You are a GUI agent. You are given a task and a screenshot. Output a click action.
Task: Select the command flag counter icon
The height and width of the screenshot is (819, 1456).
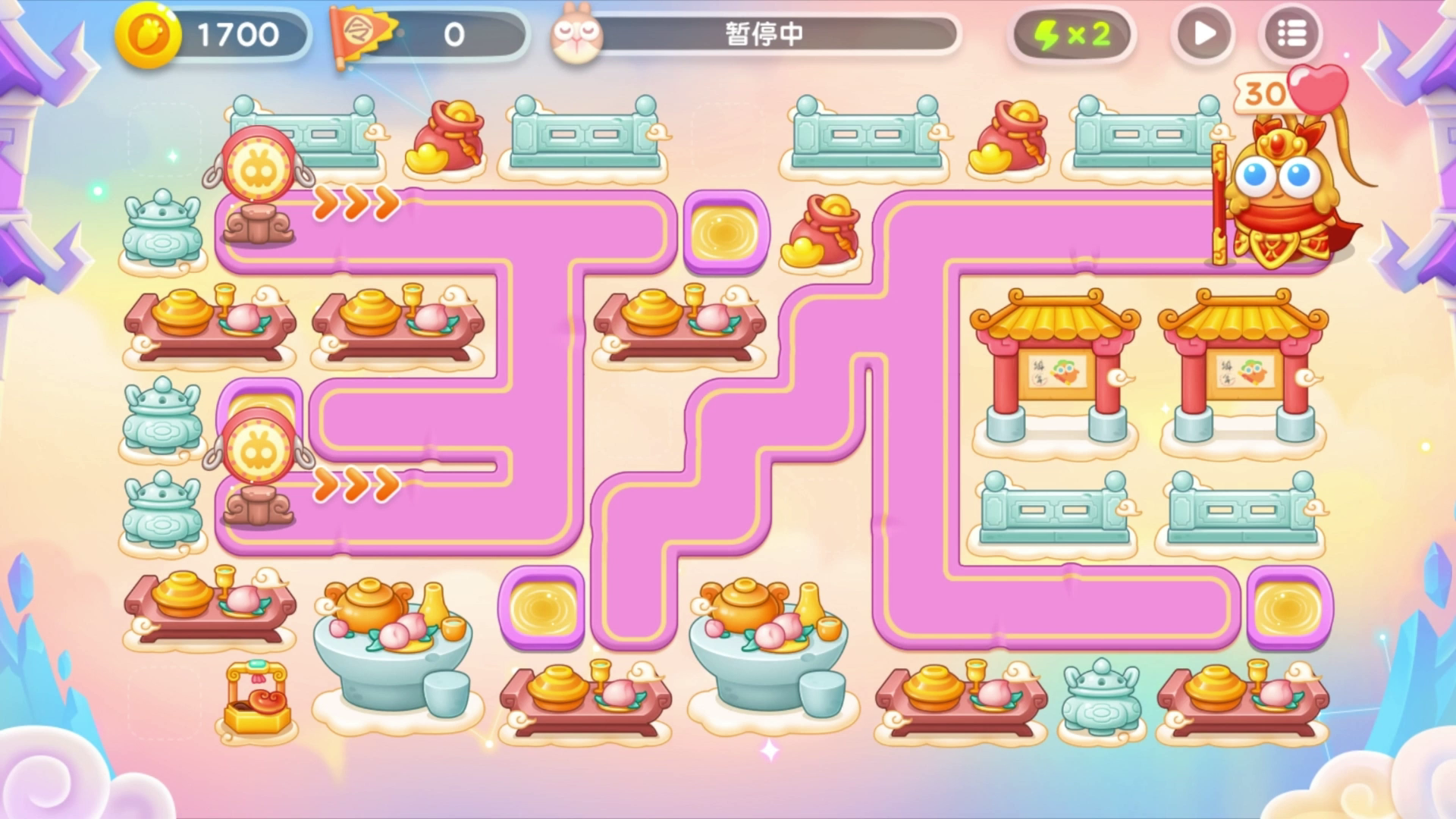tap(362, 32)
